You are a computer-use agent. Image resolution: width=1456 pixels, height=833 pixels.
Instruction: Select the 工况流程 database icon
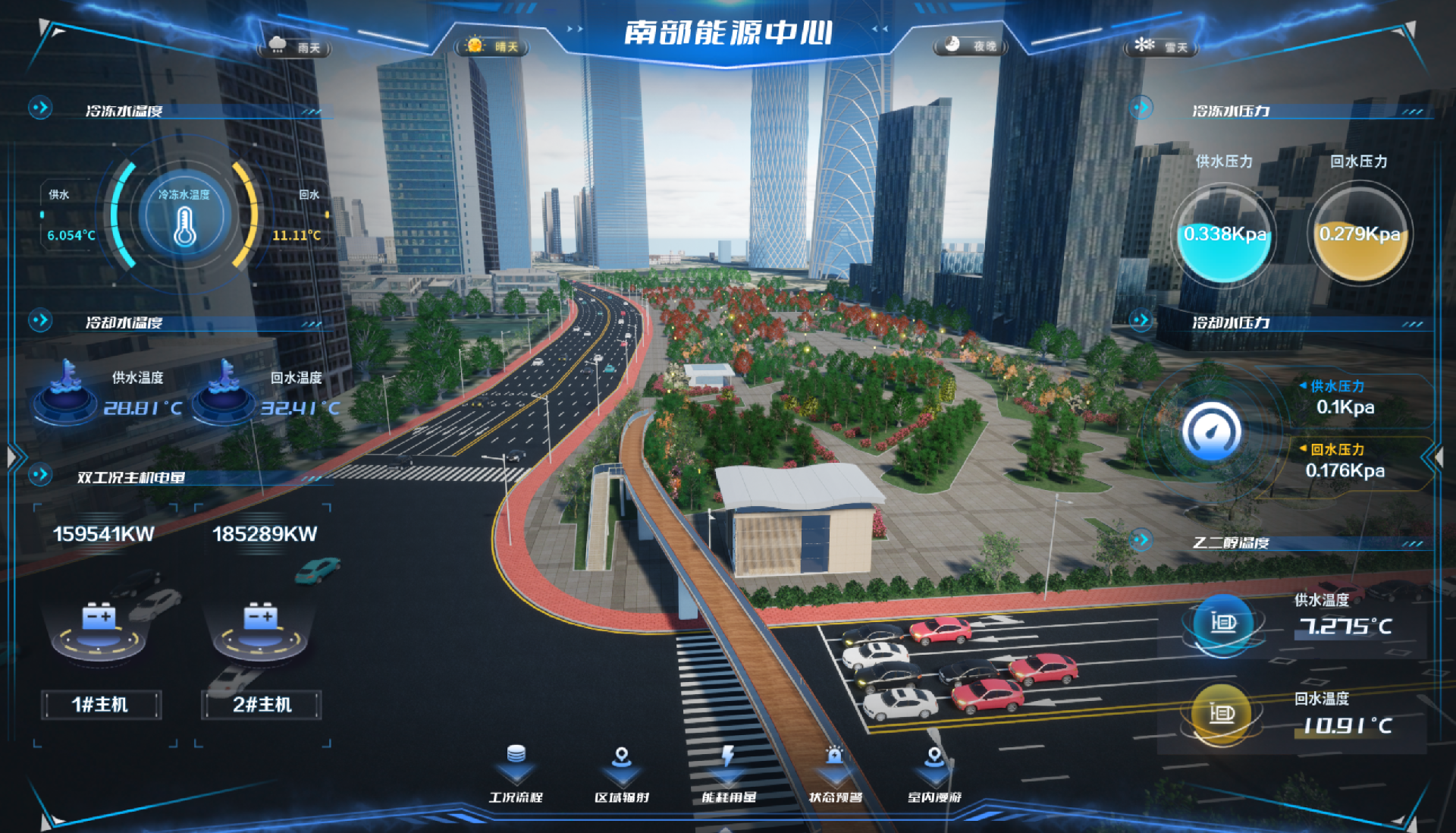(x=516, y=753)
